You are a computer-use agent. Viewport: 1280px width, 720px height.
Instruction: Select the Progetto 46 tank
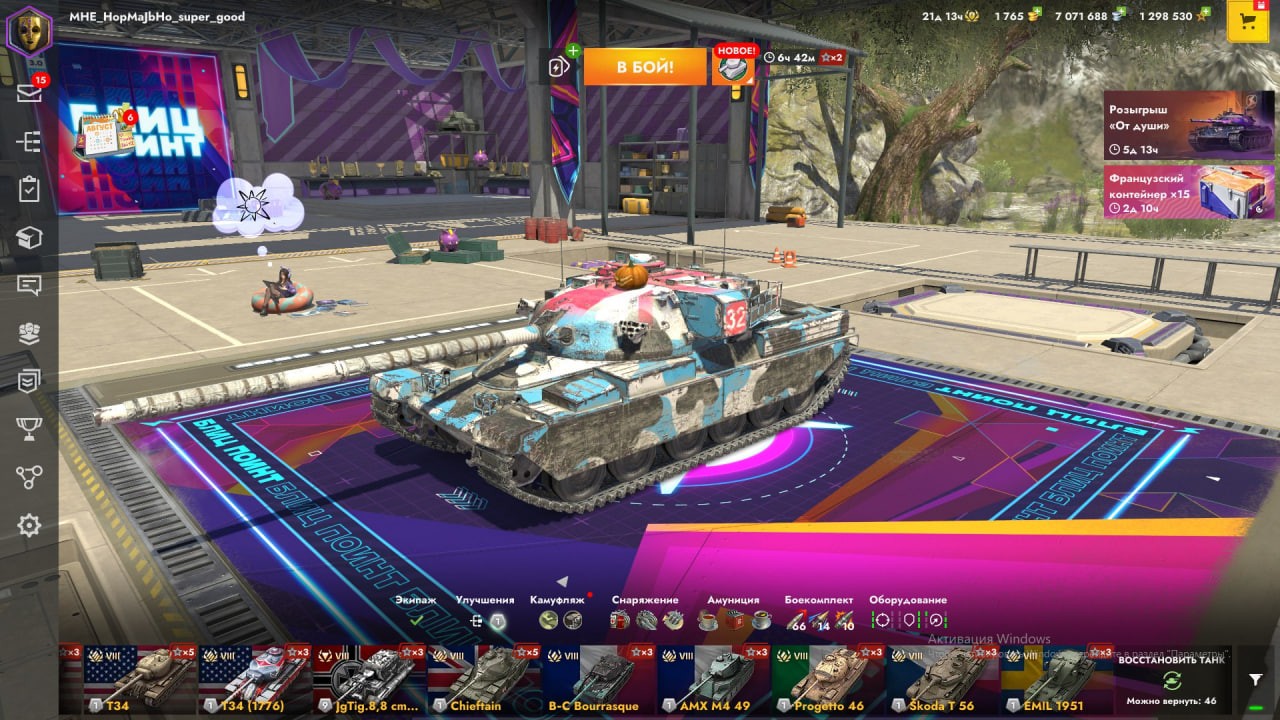tap(827, 679)
